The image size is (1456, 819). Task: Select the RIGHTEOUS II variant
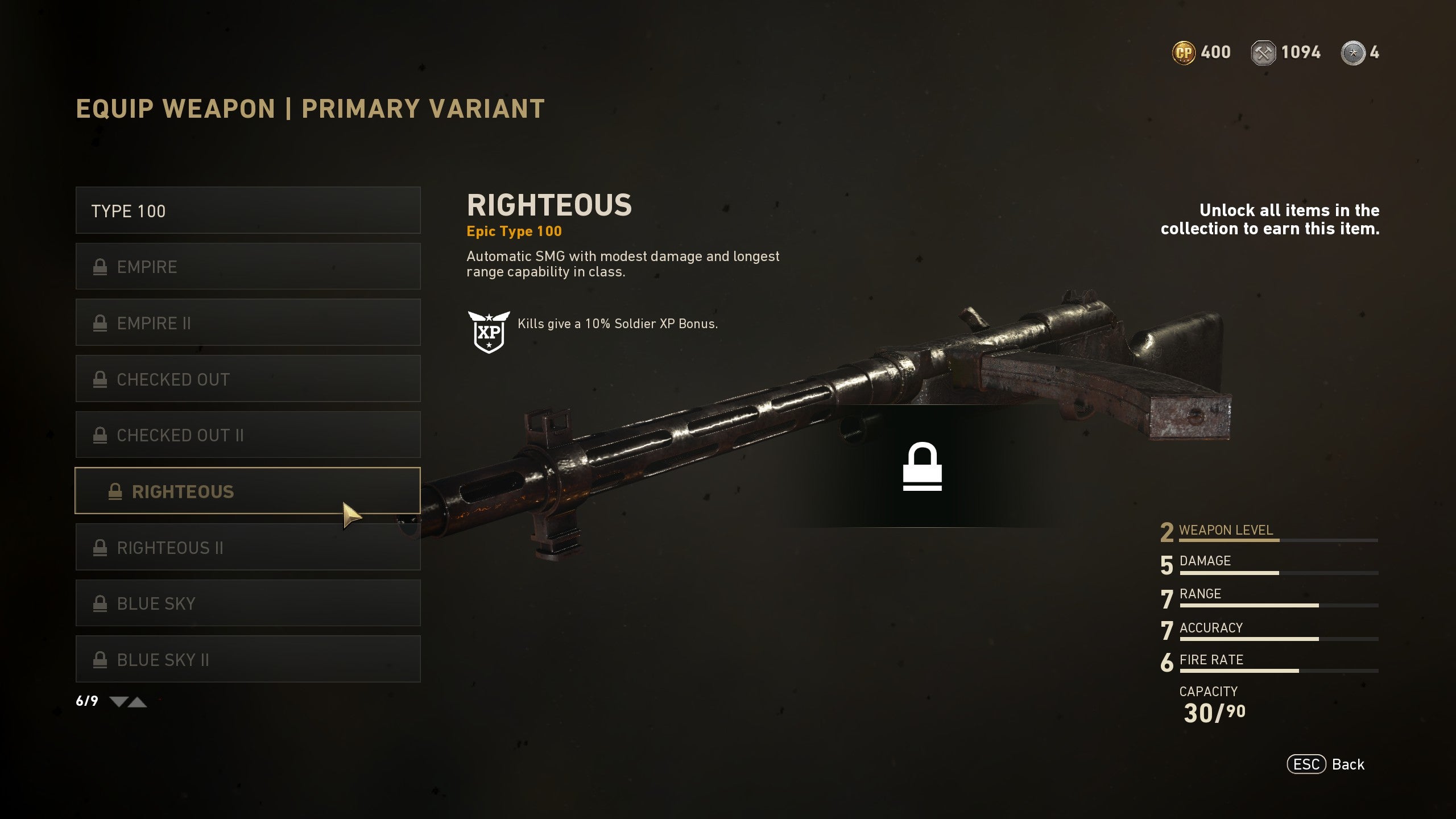point(247,547)
